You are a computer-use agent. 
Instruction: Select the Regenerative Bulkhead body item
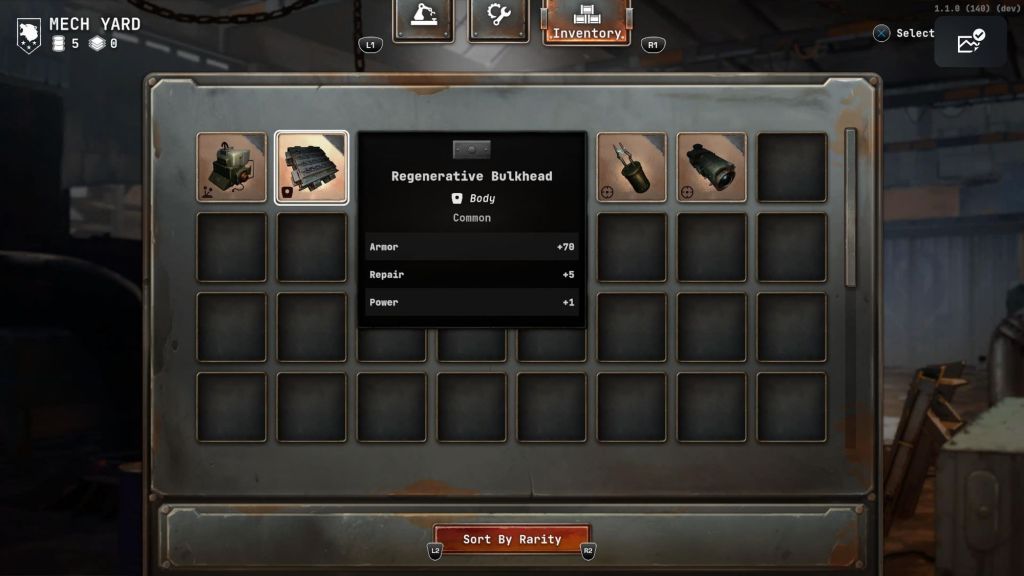(312, 167)
